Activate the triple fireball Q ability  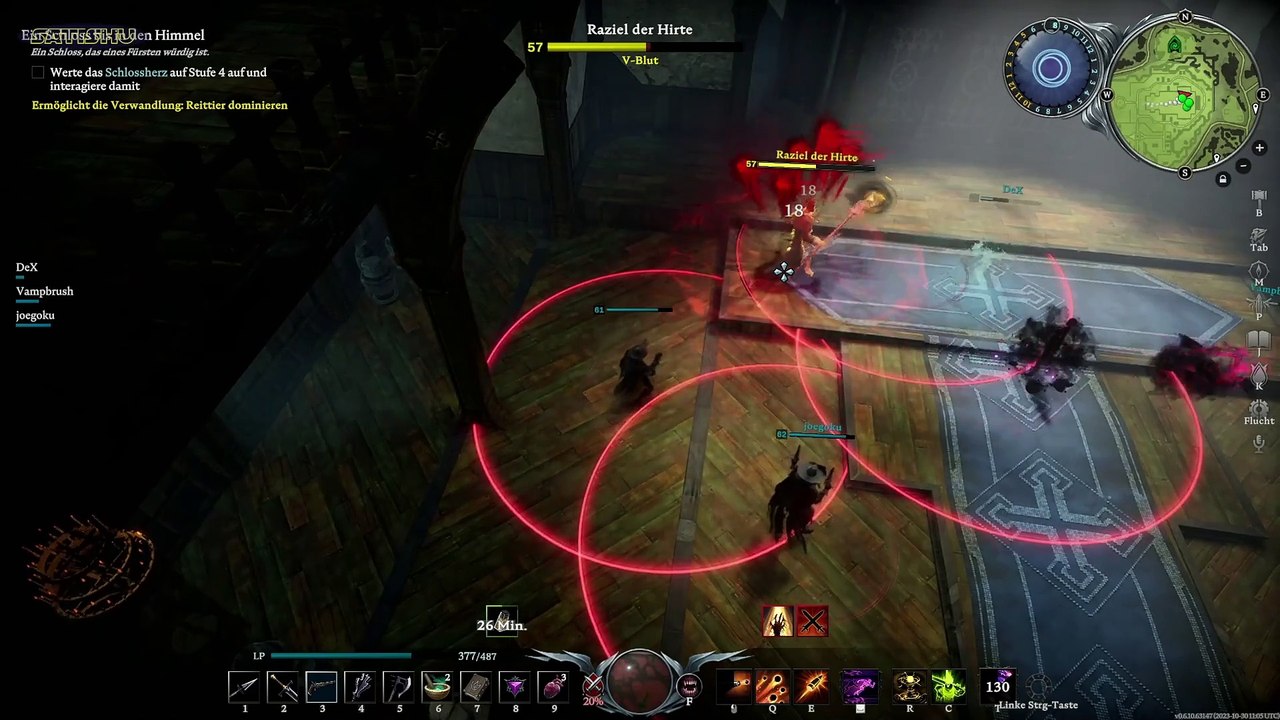(x=772, y=687)
